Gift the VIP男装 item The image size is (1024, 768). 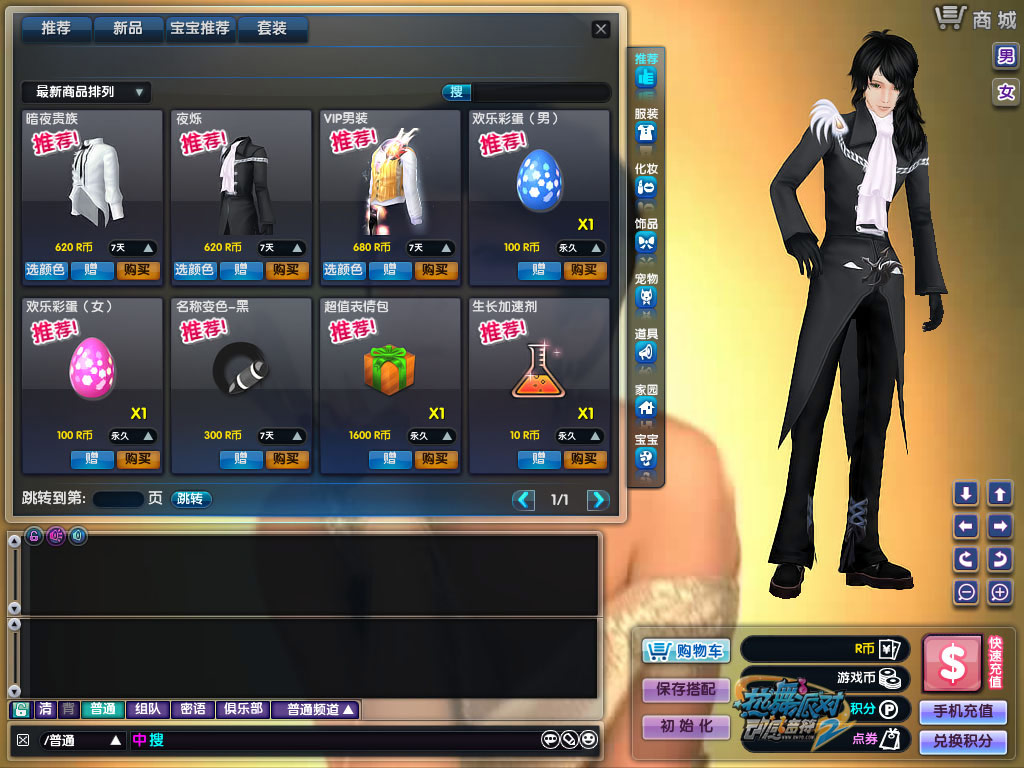(x=390, y=270)
